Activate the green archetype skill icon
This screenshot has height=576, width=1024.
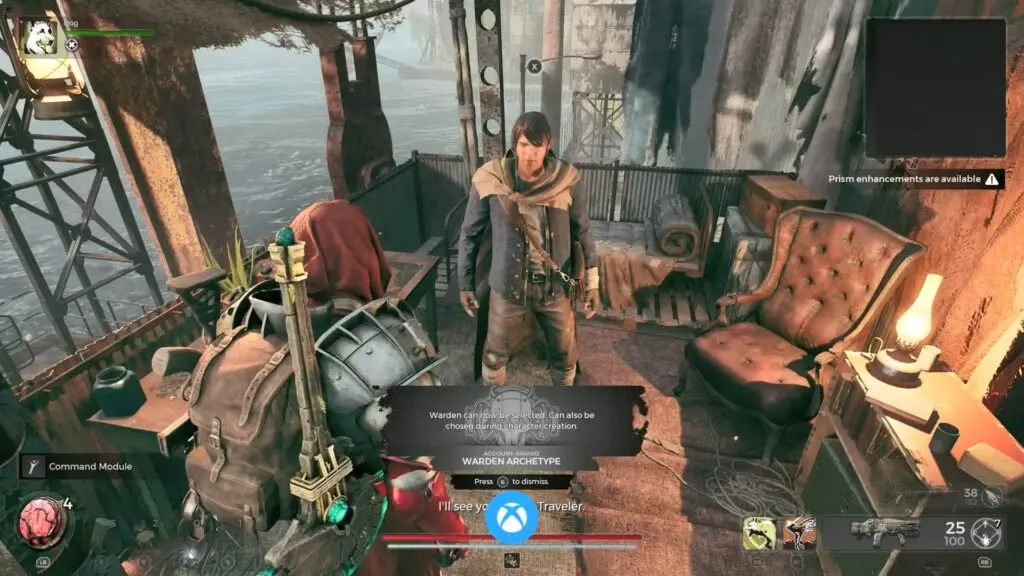pos(761,532)
